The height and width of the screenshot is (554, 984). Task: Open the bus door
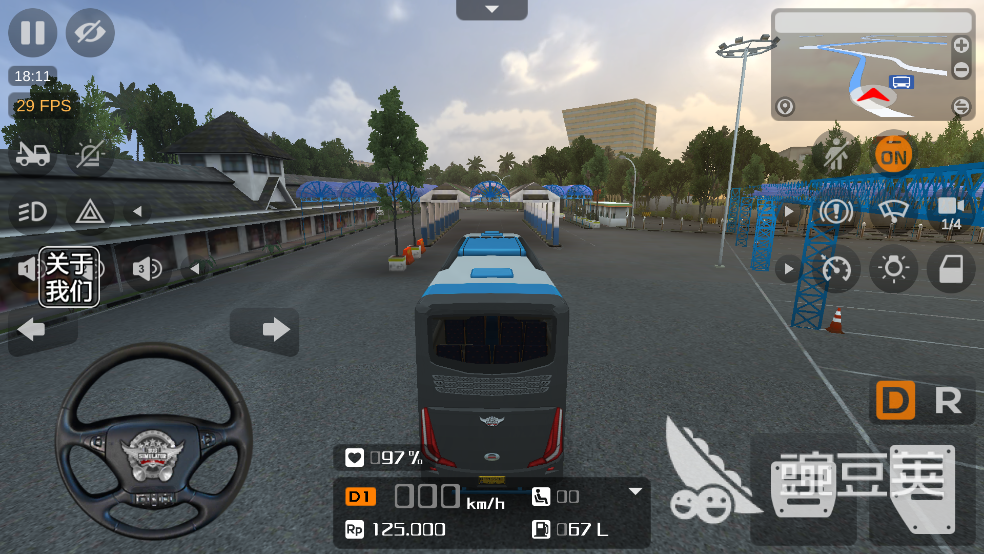(950, 268)
